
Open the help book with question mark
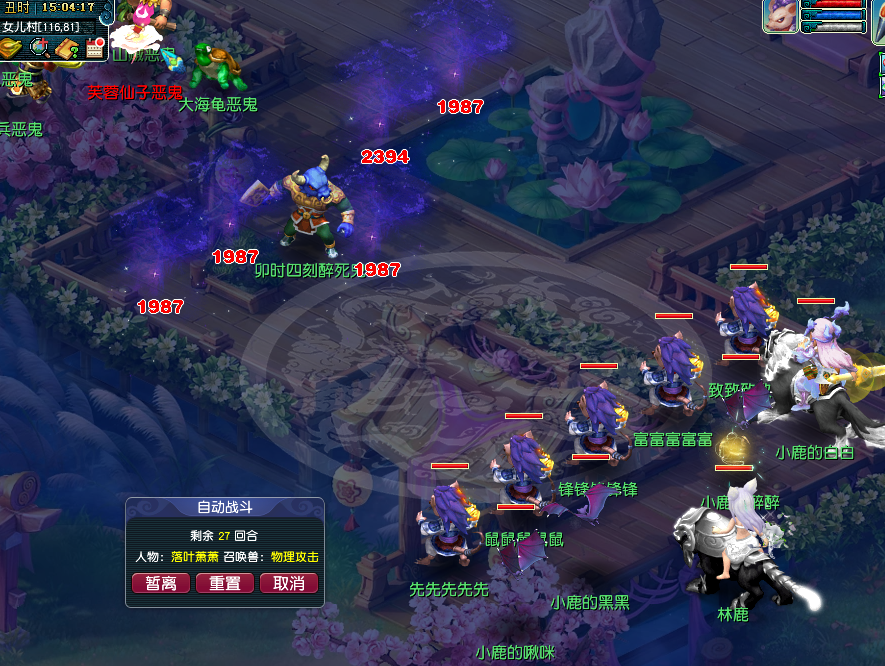pos(67,48)
